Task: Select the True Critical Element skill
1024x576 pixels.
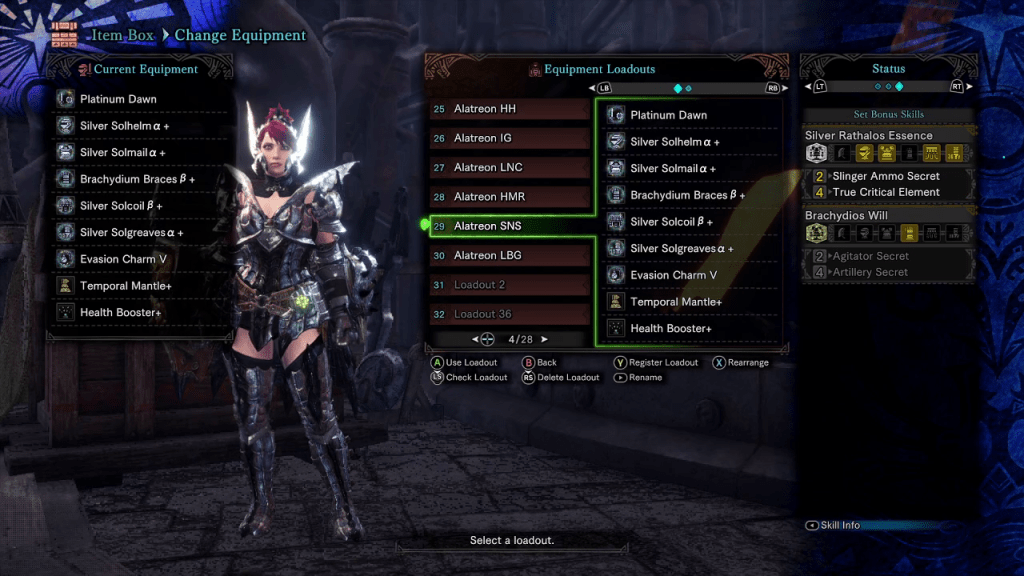Action: coord(886,192)
